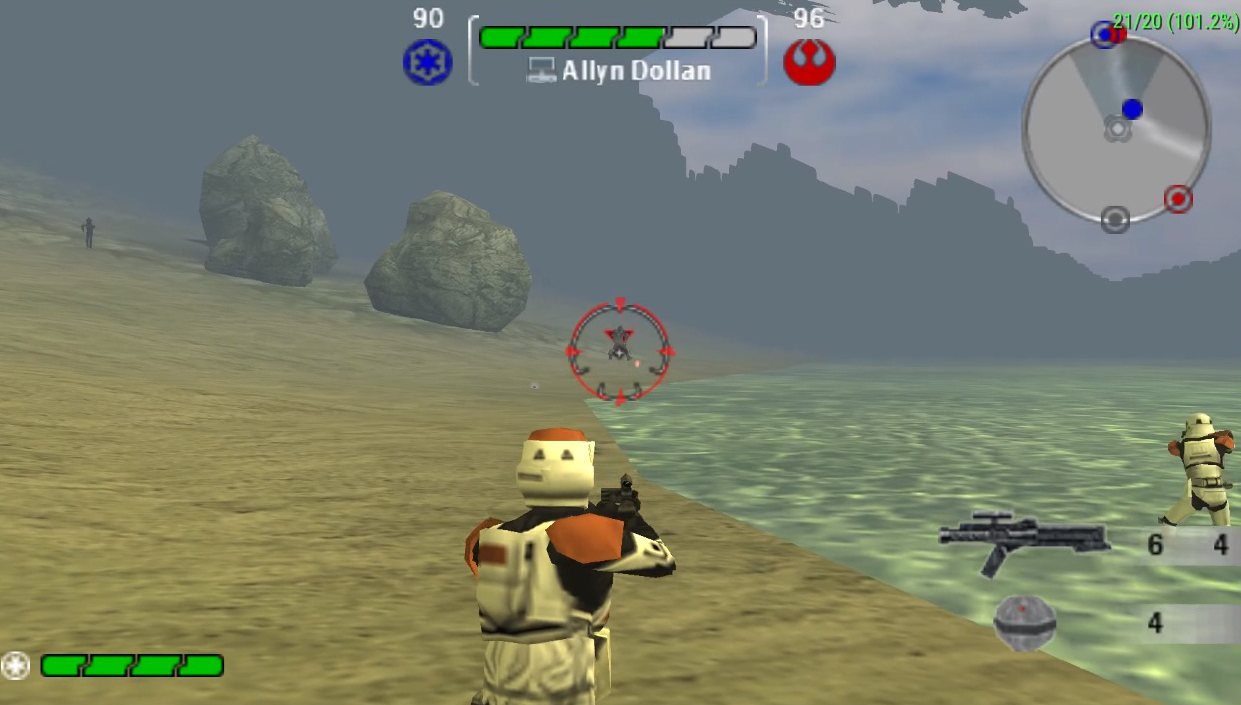Click the blue Galactic Empire faction emblem
1241x705 pixels.
pos(427,62)
